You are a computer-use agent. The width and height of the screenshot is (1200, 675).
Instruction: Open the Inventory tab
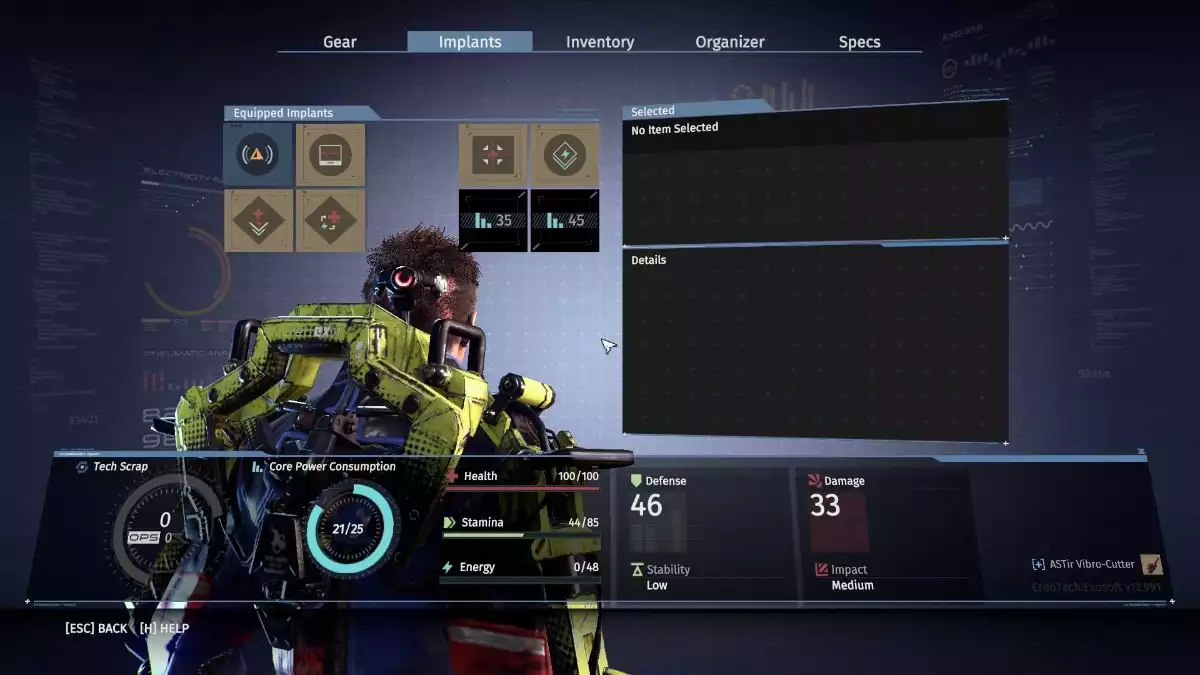(x=600, y=42)
